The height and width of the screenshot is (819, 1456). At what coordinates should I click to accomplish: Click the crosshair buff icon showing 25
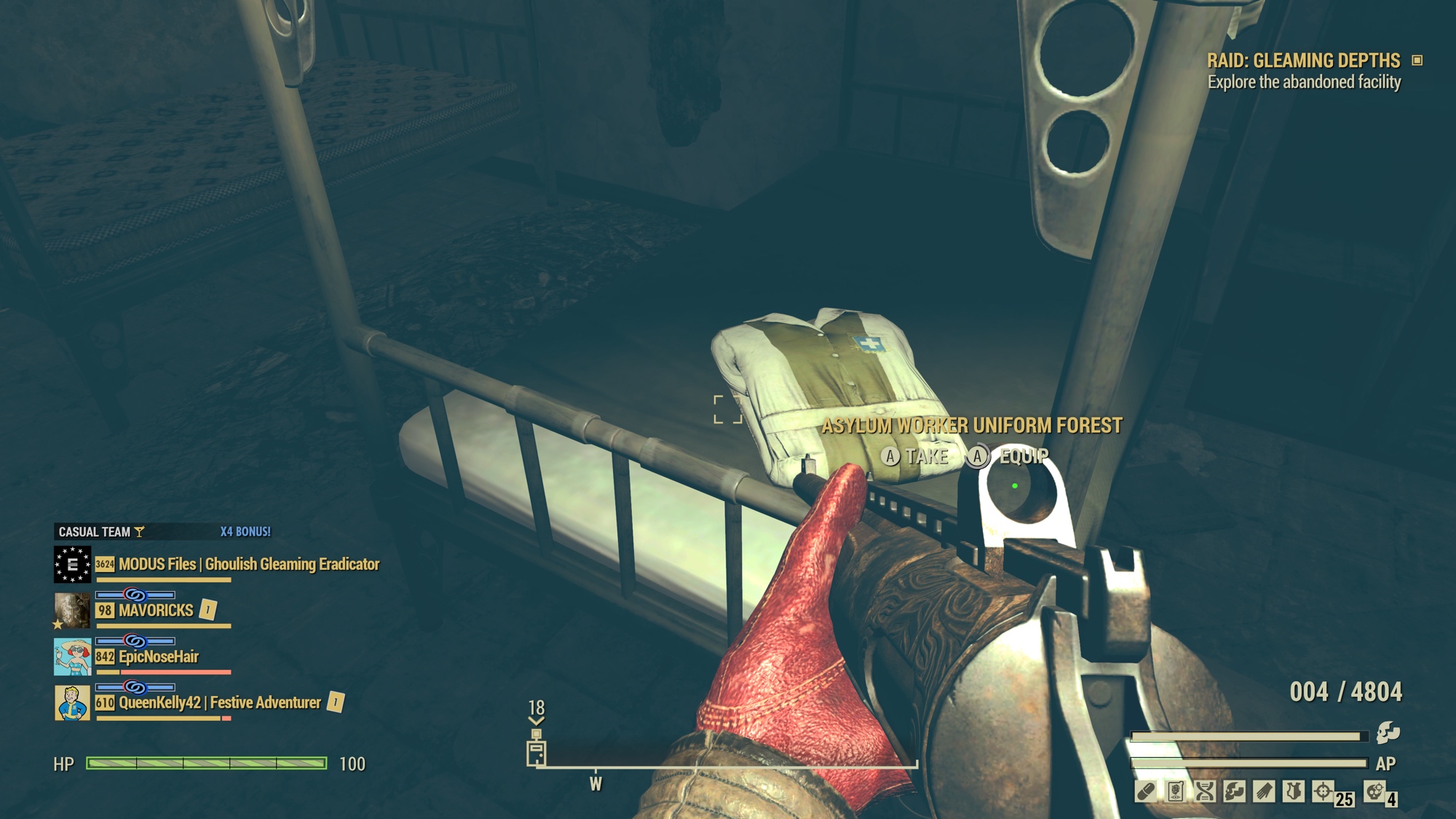coord(1323,791)
